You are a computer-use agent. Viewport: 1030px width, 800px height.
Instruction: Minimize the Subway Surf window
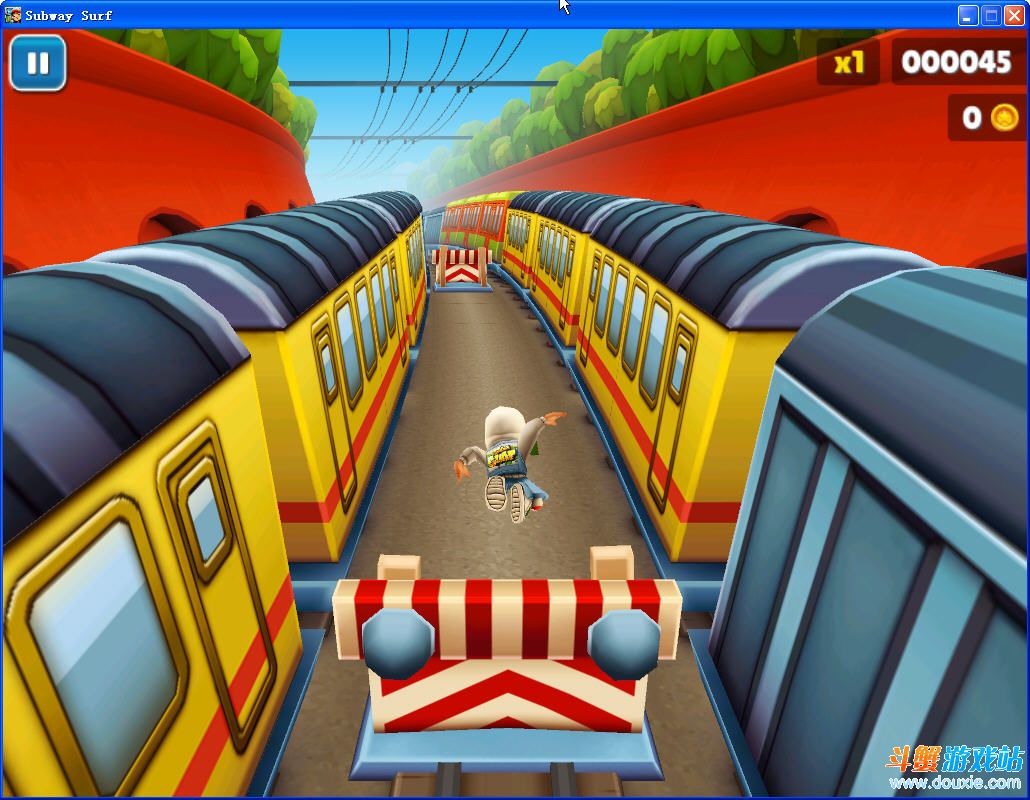(x=967, y=15)
